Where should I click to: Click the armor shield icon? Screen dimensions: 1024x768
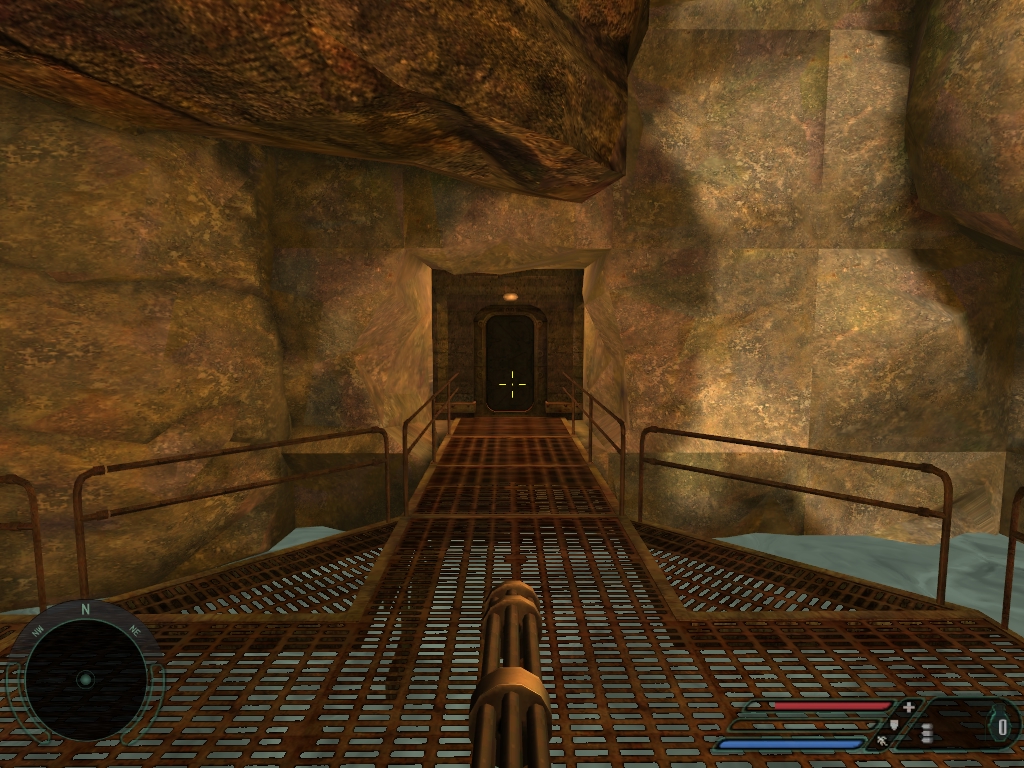894,724
